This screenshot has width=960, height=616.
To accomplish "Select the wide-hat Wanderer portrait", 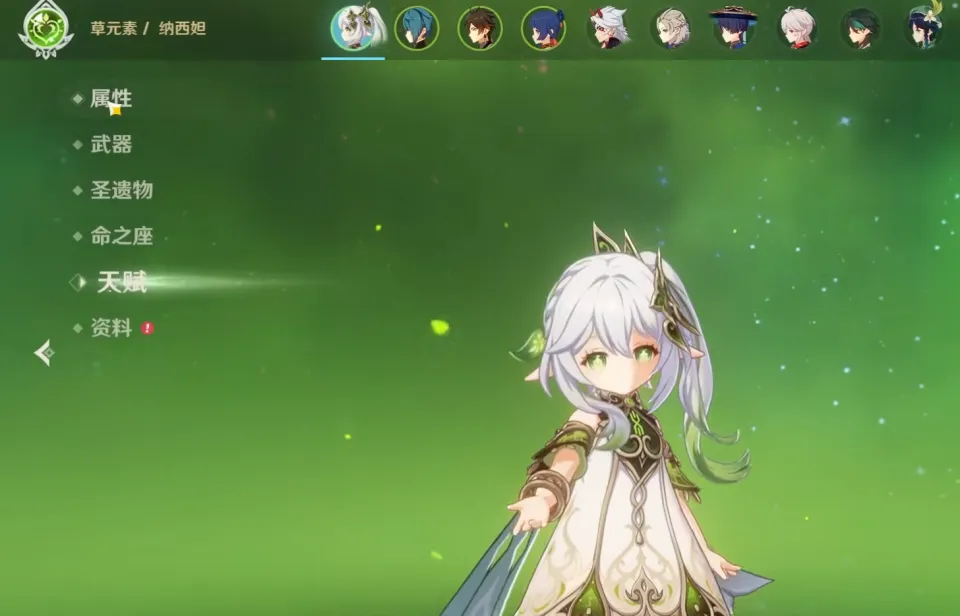I will click(x=734, y=28).
